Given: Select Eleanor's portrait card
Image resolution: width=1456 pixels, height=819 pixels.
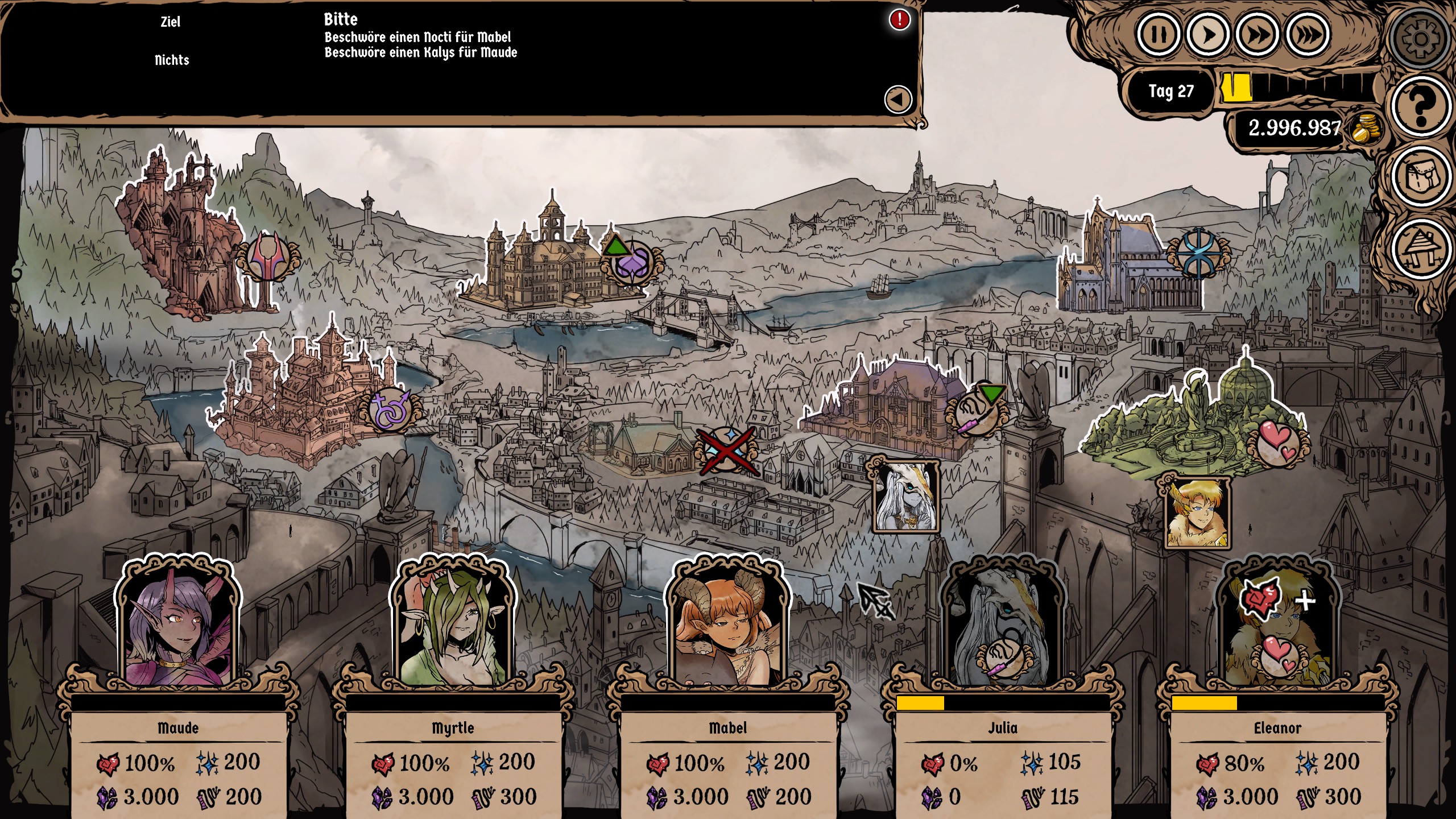Looking at the screenshot, I should coord(1277,626).
